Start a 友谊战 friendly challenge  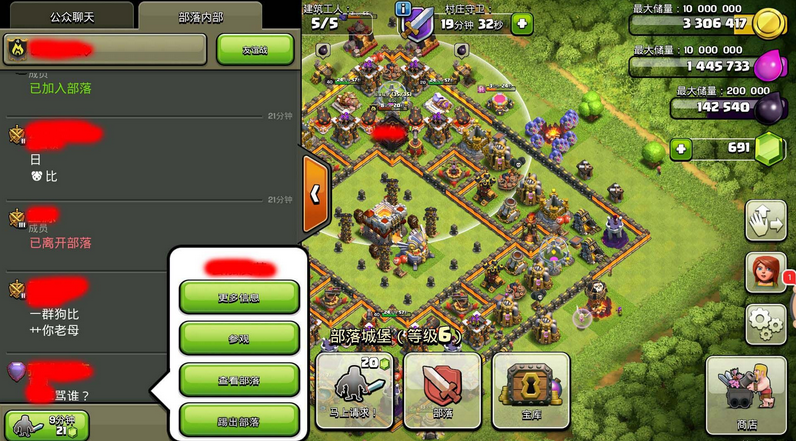coord(255,49)
